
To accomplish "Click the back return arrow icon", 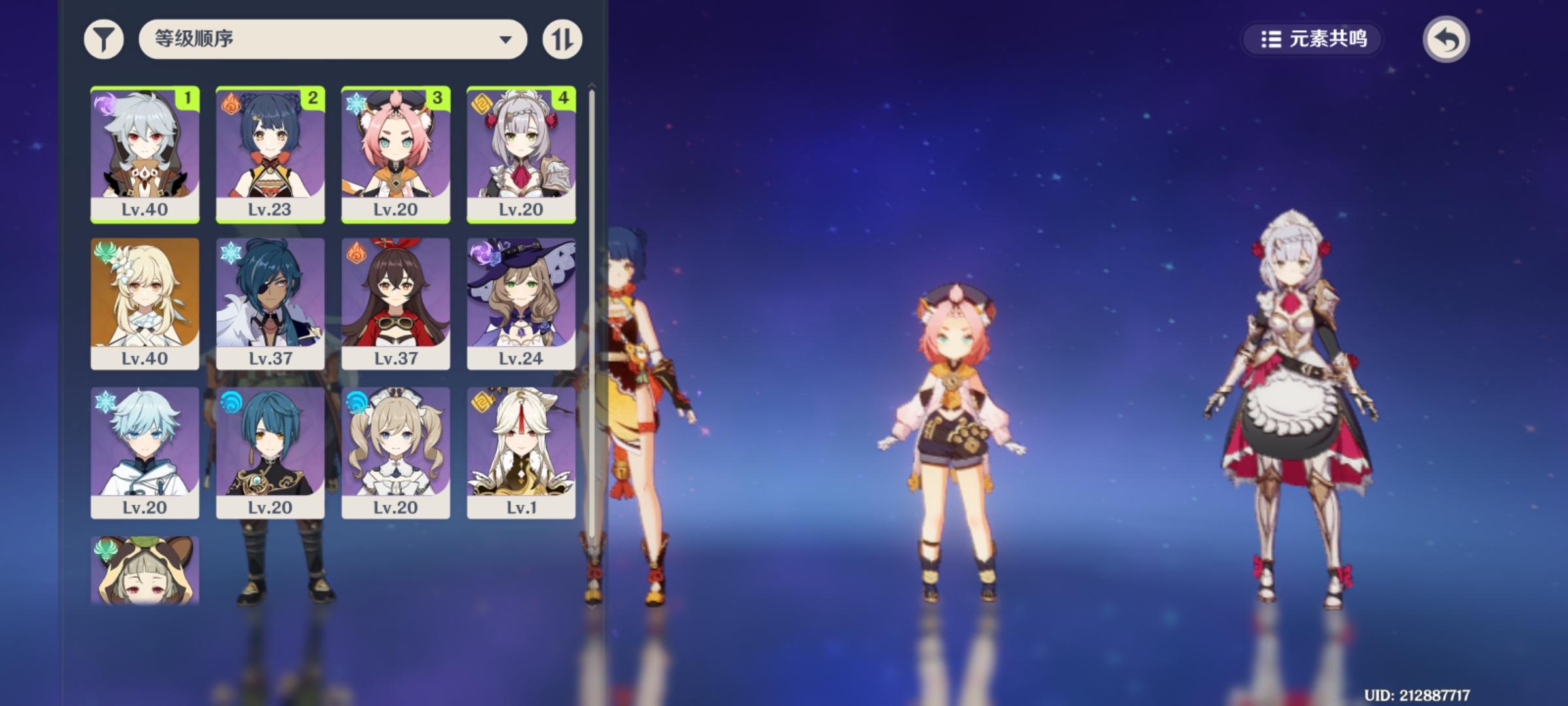I will [1446, 39].
